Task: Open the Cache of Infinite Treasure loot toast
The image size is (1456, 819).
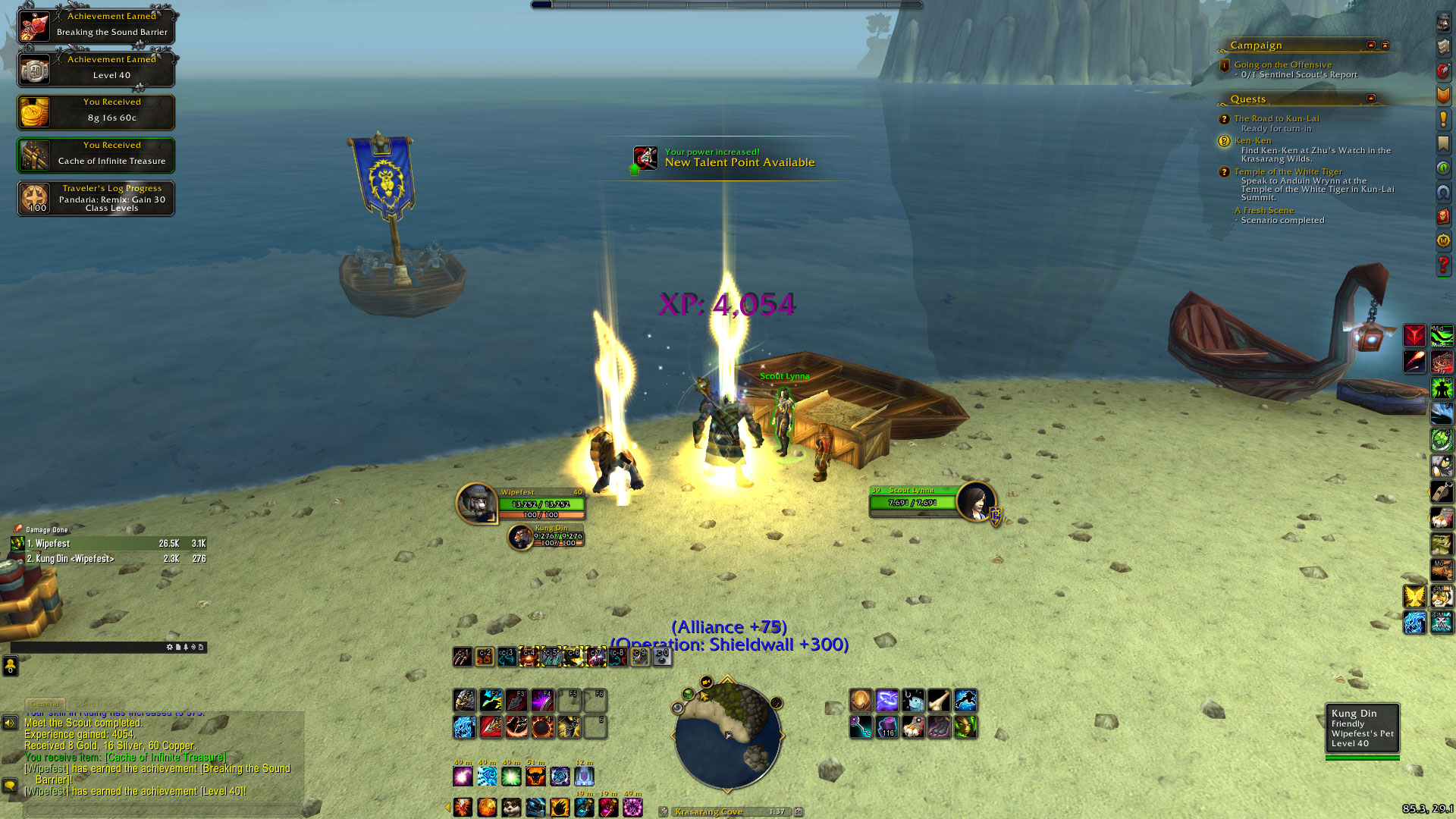Action: [x=96, y=155]
